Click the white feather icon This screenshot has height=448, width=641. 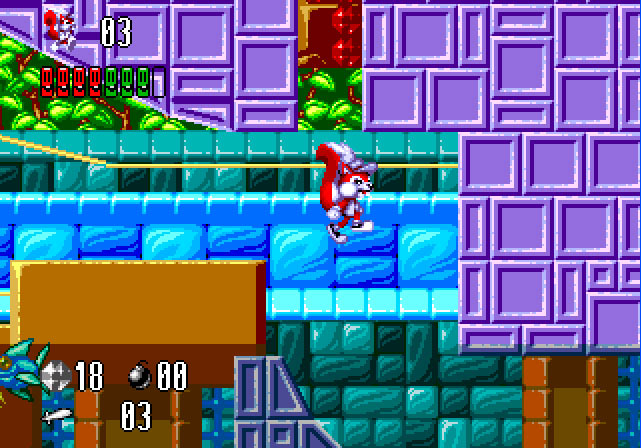(57, 414)
